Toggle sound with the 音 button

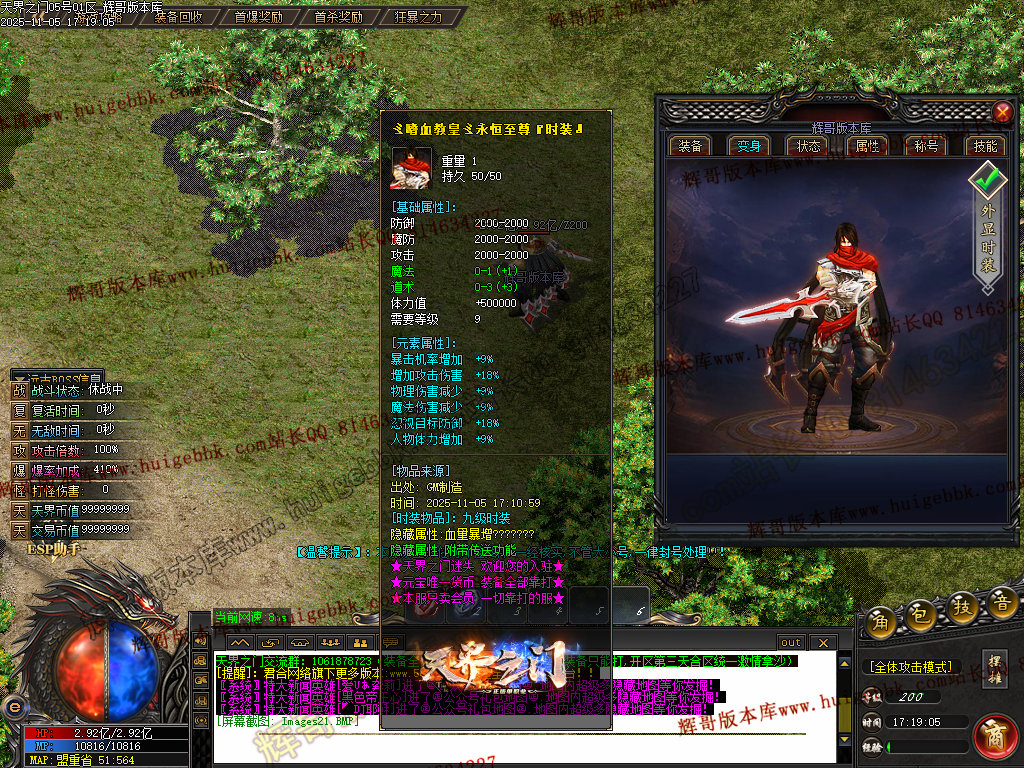(1001, 602)
